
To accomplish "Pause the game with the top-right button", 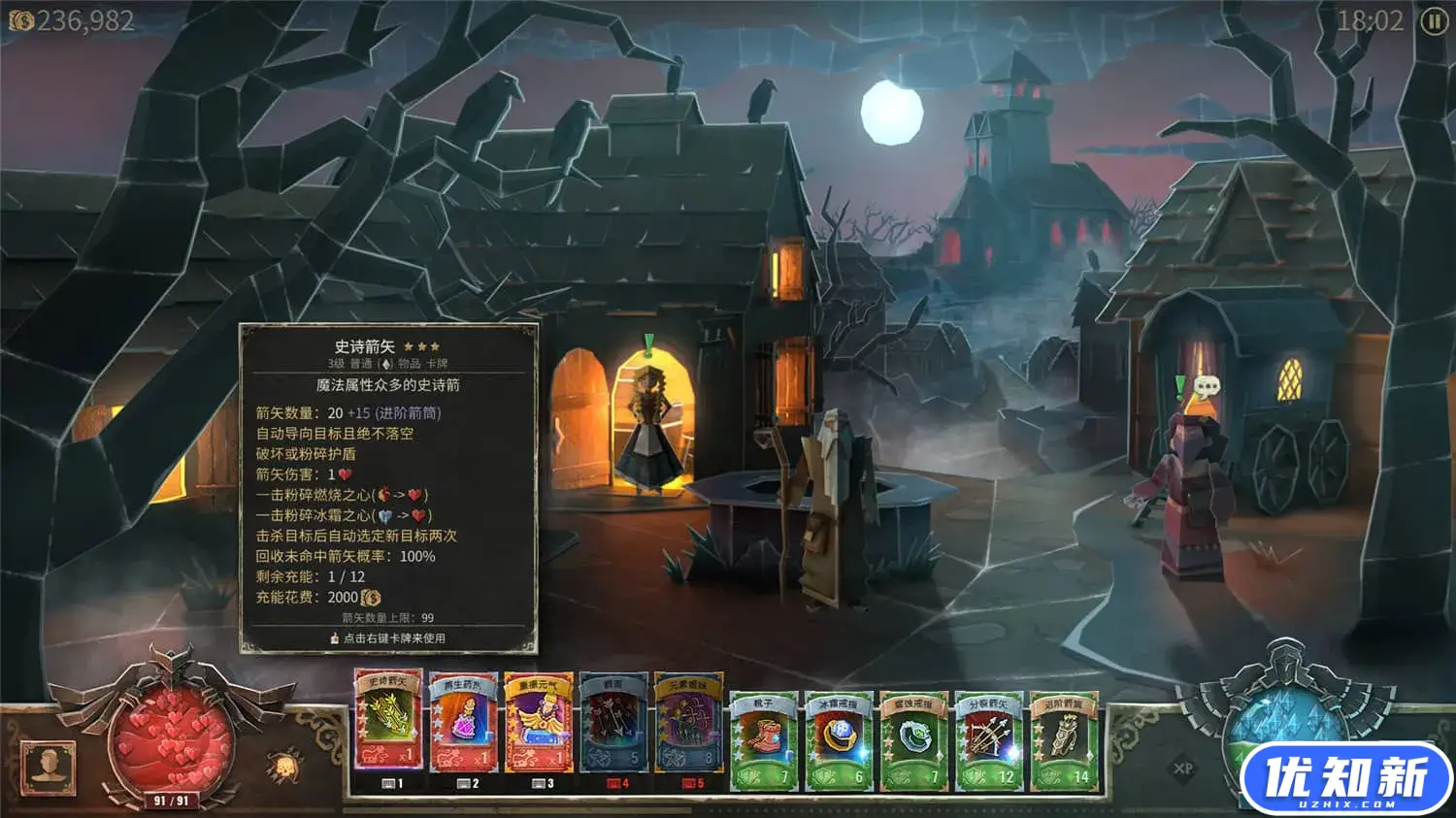I will pyautogui.click(x=1434, y=21).
